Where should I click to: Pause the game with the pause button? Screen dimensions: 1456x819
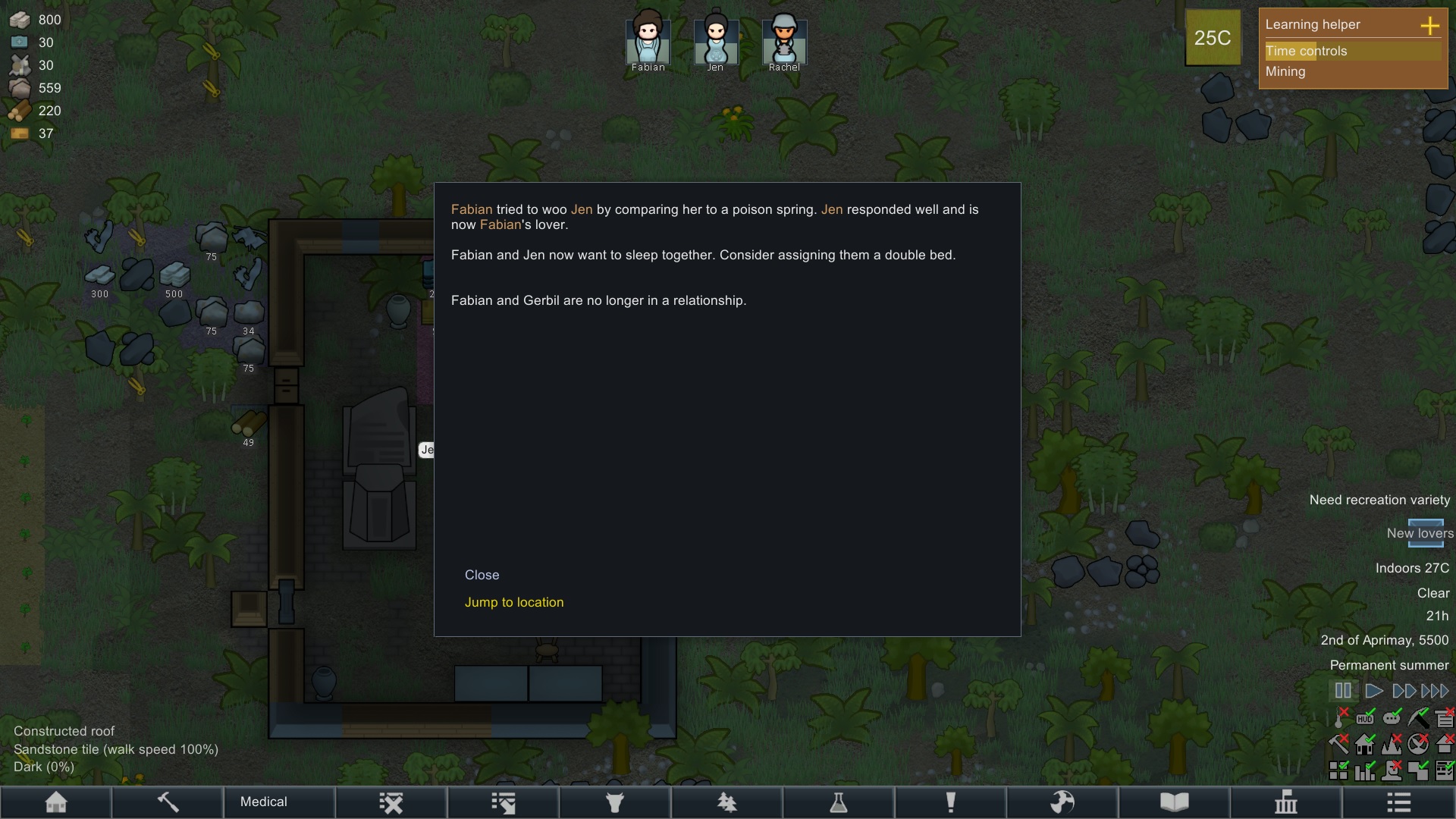point(1343,691)
